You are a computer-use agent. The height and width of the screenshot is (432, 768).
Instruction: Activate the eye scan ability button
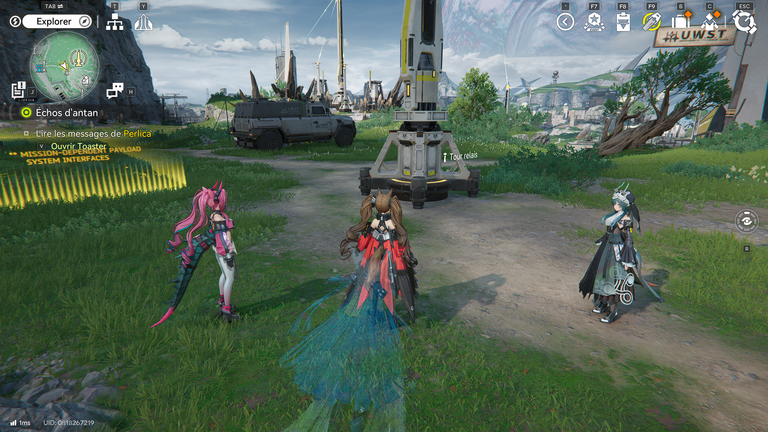[746, 220]
